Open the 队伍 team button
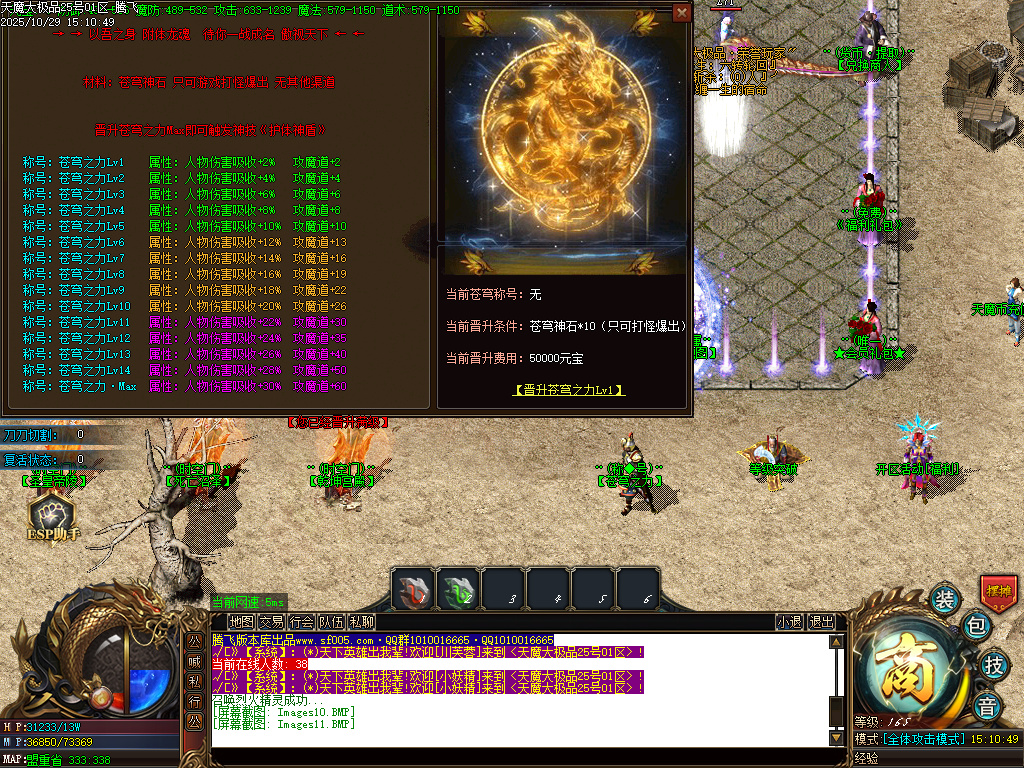This screenshot has height=768, width=1024. [331, 622]
